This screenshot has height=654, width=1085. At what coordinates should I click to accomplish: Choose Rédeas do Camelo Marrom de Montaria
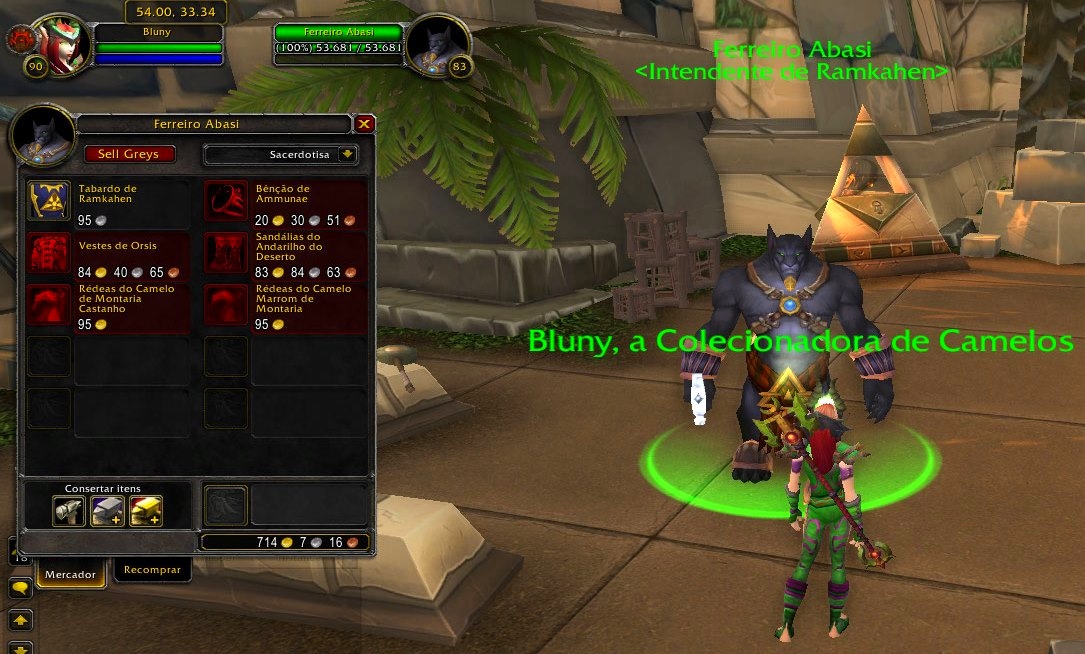click(225, 304)
